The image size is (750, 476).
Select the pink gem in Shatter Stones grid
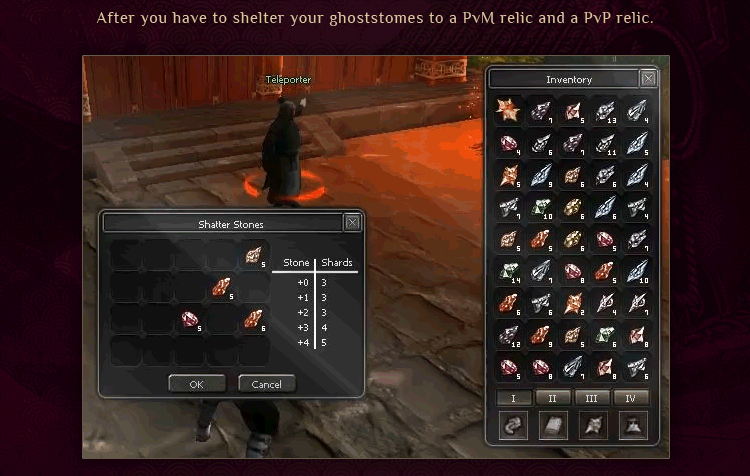tap(190, 320)
